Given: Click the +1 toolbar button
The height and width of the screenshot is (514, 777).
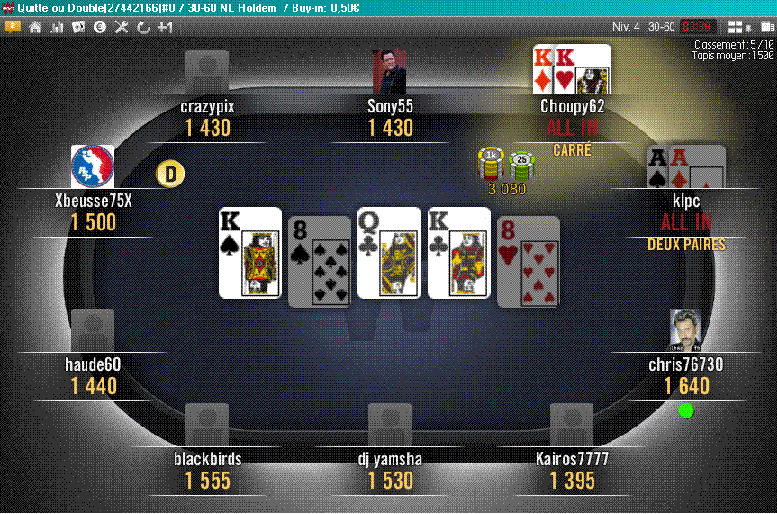Looking at the screenshot, I should [x=165, y=27].
